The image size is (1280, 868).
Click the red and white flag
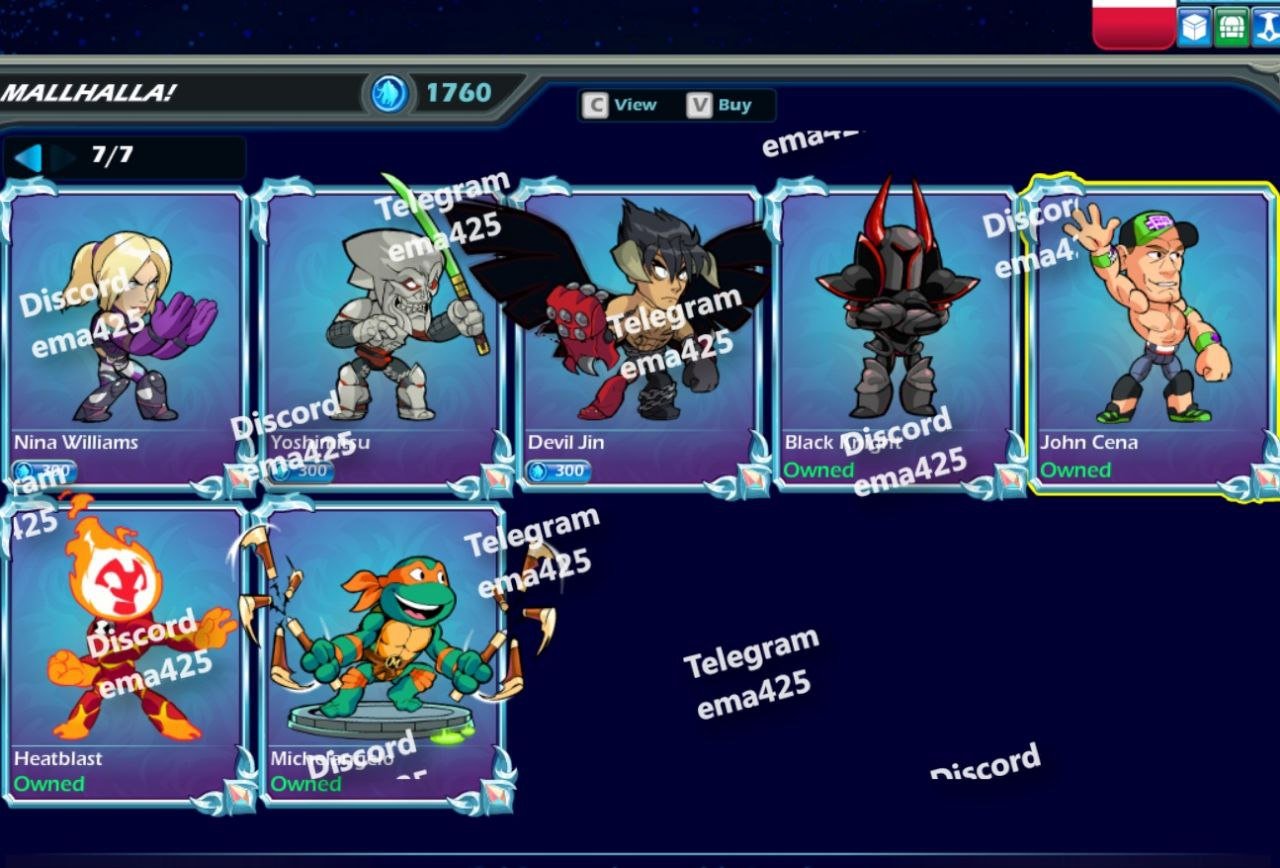click(x=1133, y=22)
